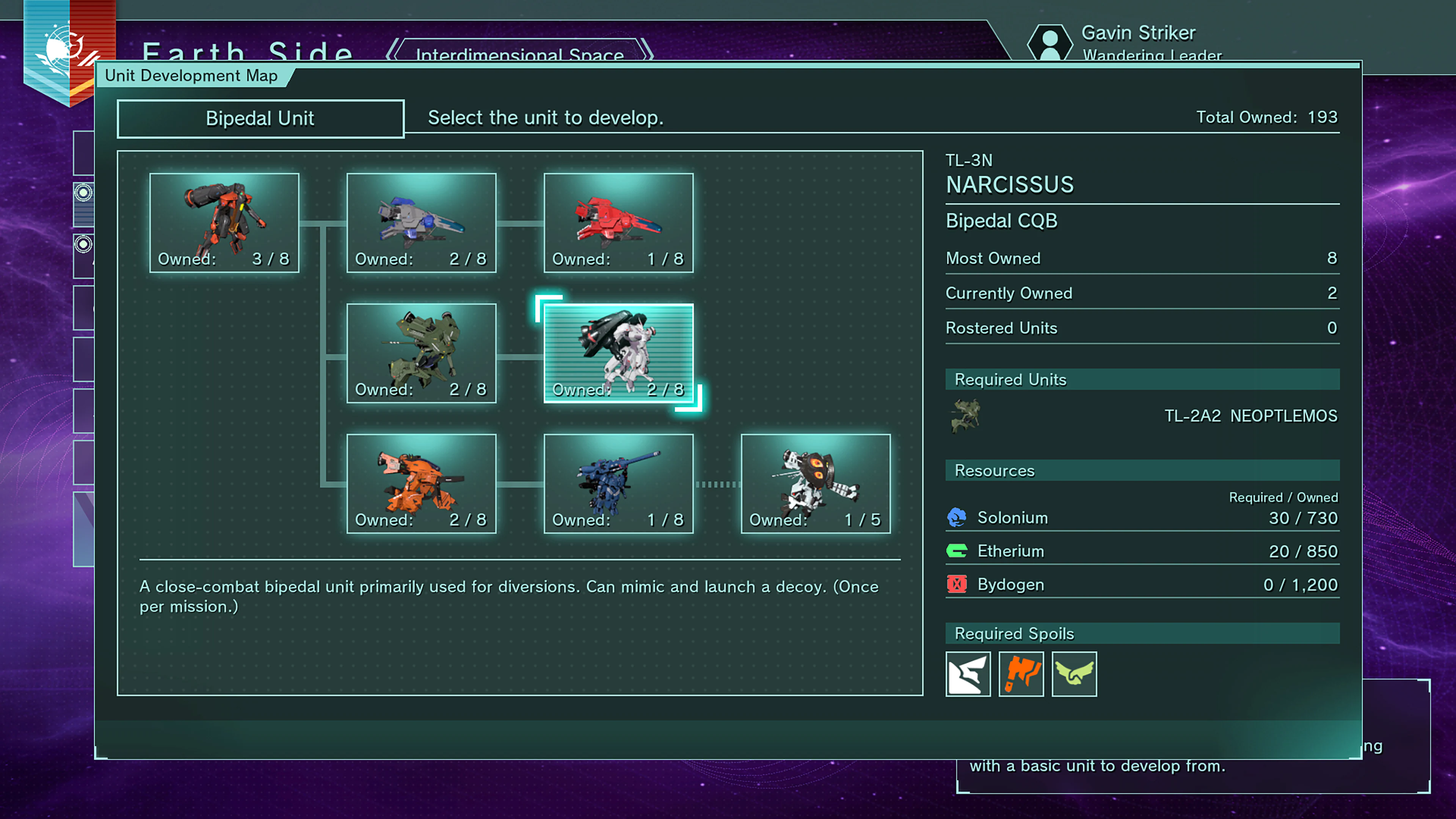Image resolution: width=1456 pixels, height=819 pixels.
Task: Click the Bydogen resource icon
Action: pos(956,584)
